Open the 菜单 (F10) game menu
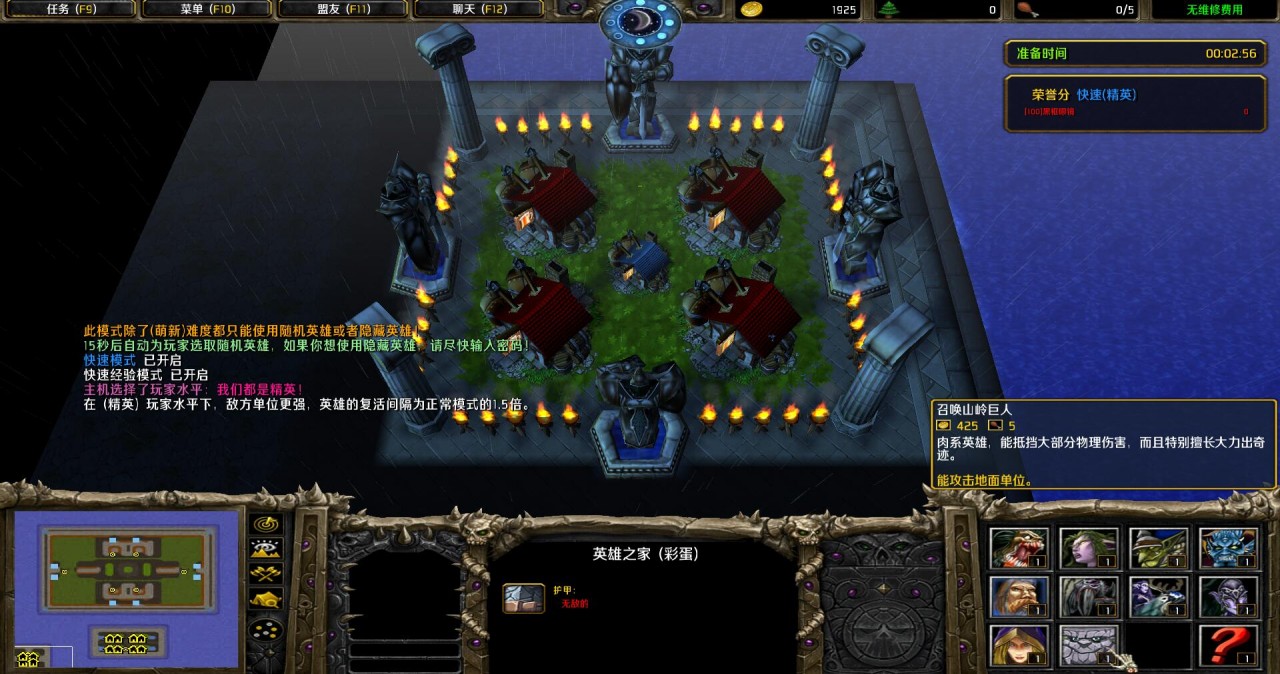Viewport: 1280px width, 674px height. 206,9
